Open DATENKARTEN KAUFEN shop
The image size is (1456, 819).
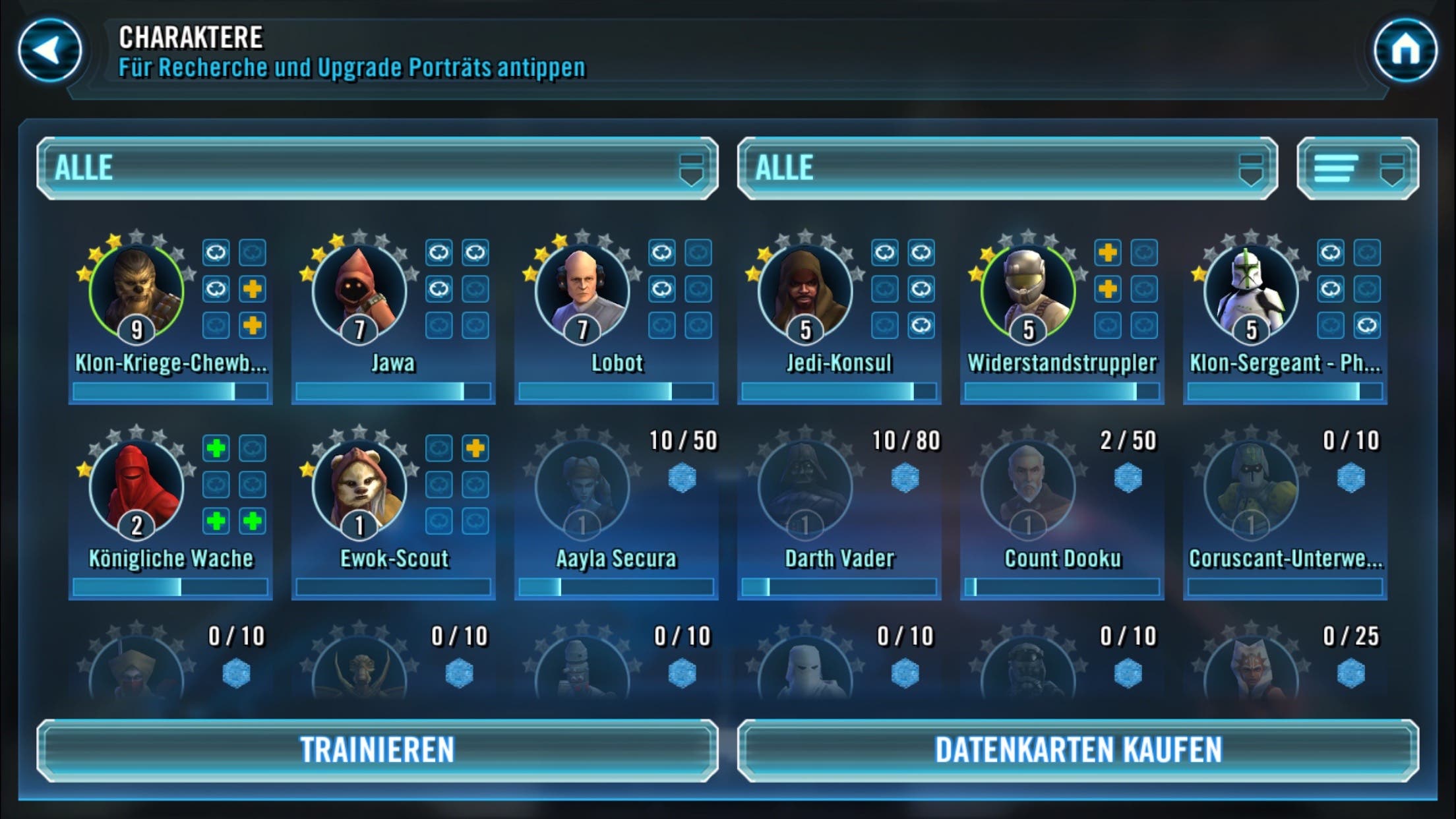coord(1078,750)
